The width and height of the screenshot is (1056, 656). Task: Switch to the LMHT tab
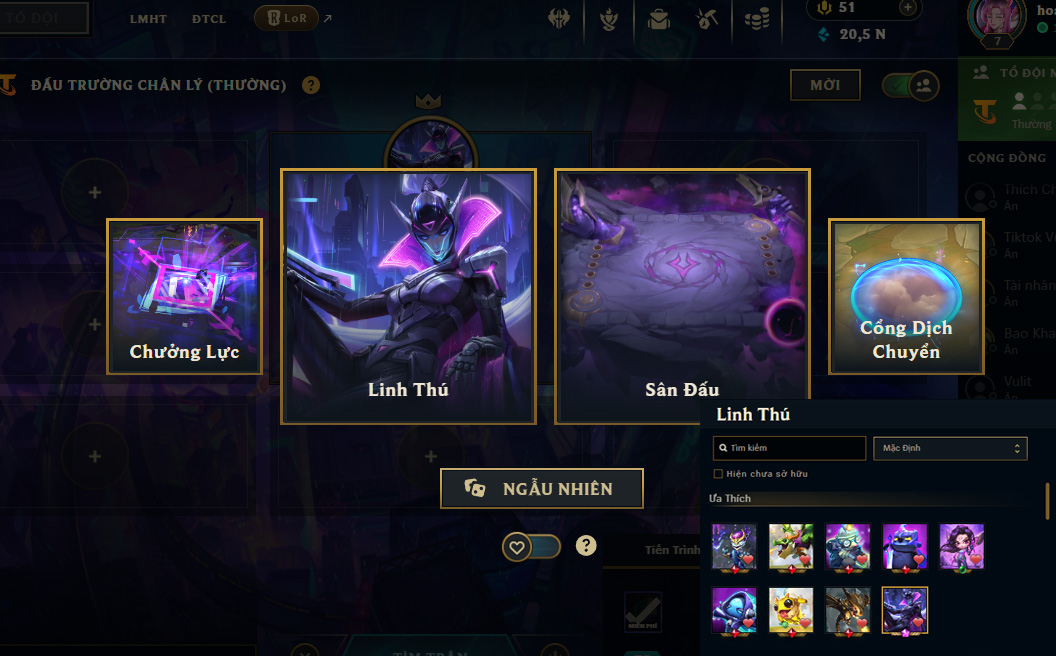(148, 19)
